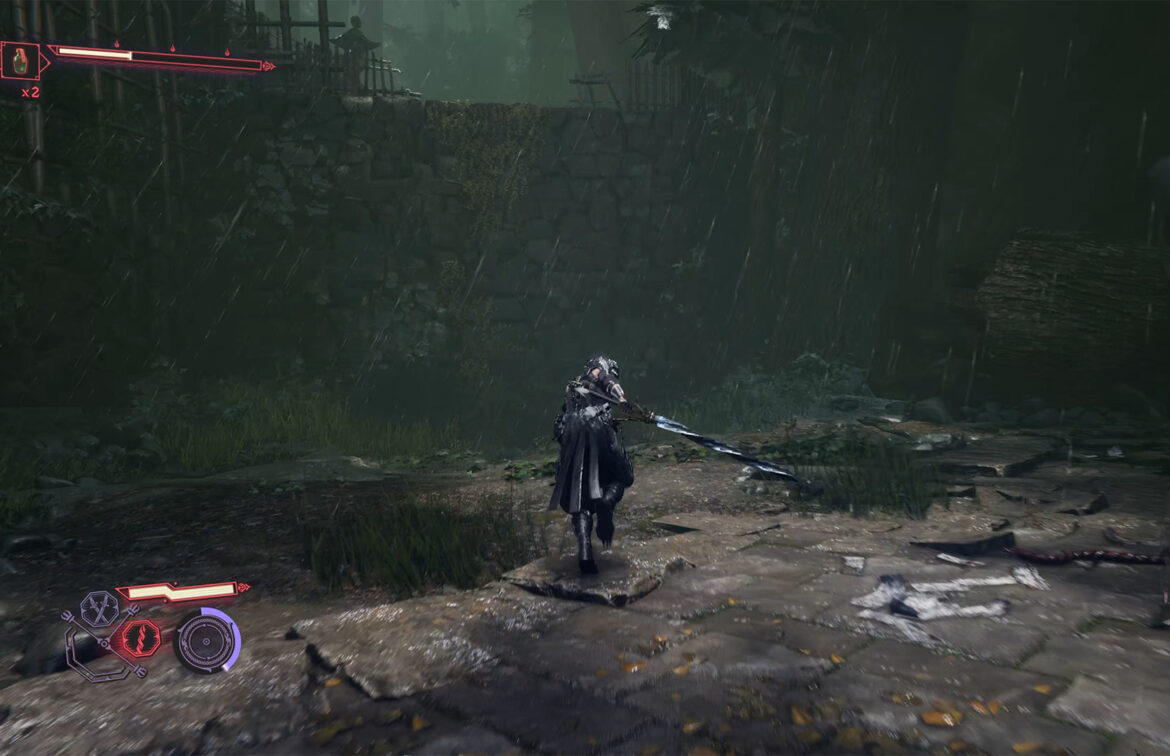This screenshot has height=756, width=1170.
Task: Use the green healing flask item slot
Action: [x=21, y=62]
